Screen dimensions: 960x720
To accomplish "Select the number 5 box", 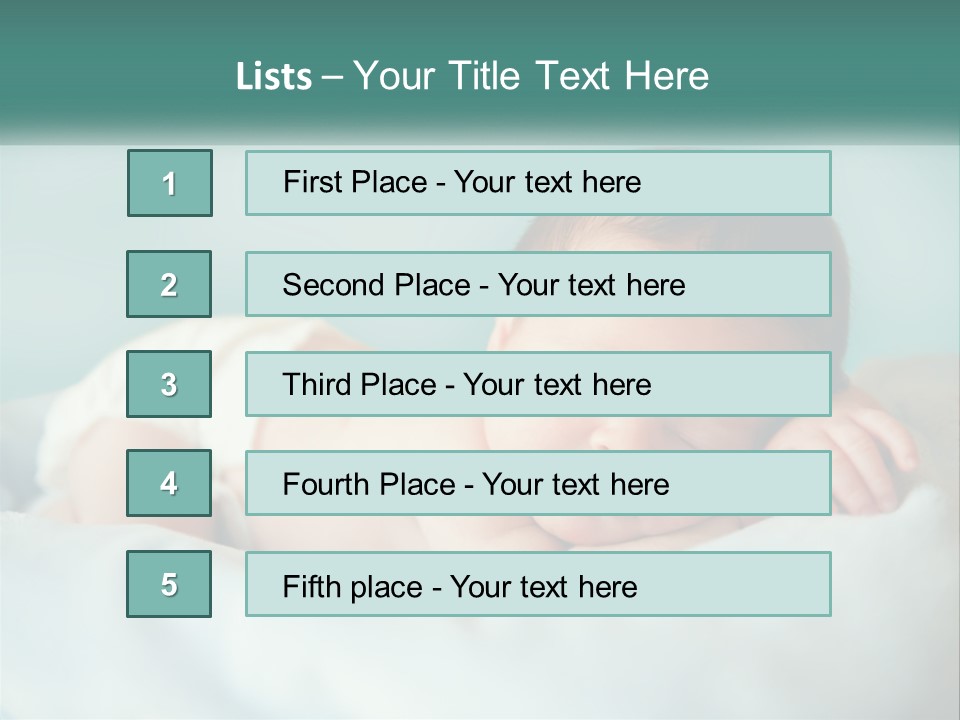I will tap(170, 584).
